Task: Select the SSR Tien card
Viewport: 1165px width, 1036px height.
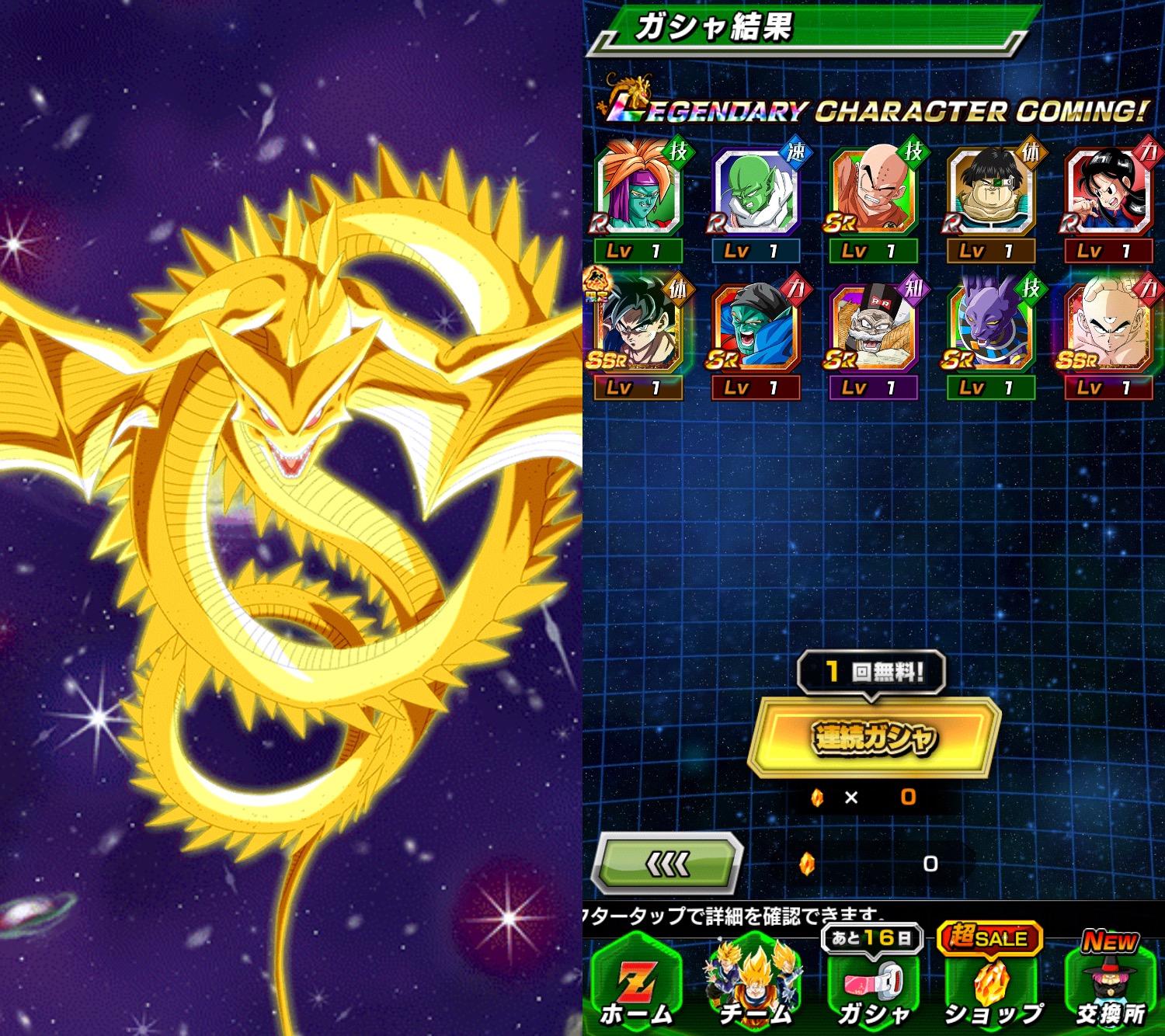Action: click(1108, 329)
